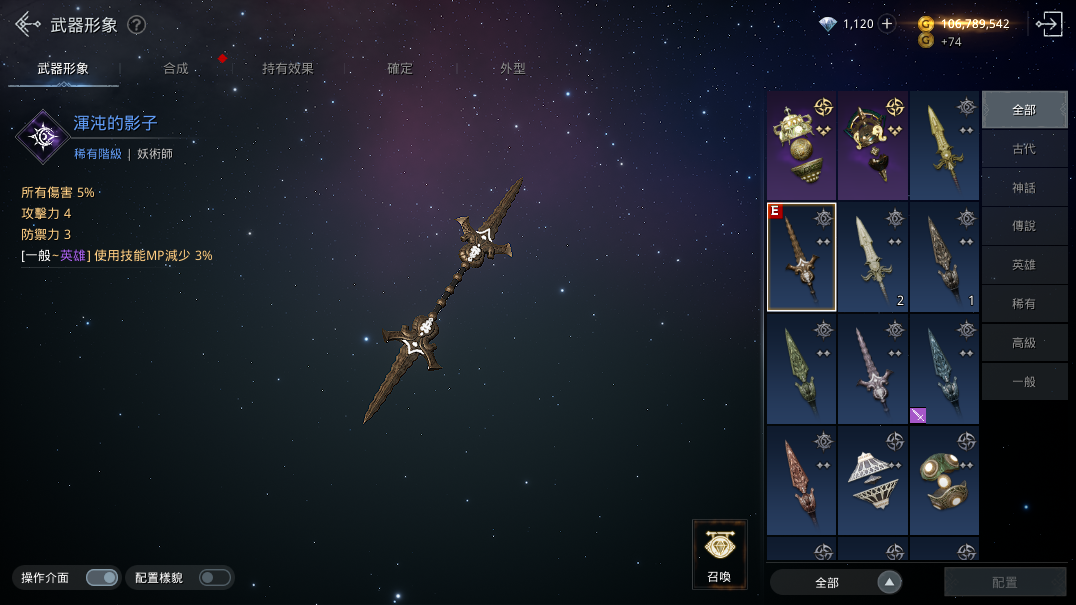Open the 召喚 summon button
The image size is (1076, 605).
719,553
